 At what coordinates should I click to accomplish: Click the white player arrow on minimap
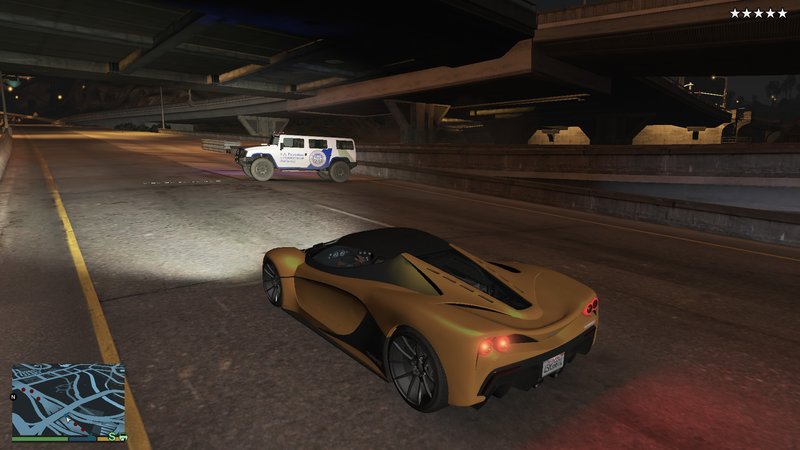[x=68, y=420]
